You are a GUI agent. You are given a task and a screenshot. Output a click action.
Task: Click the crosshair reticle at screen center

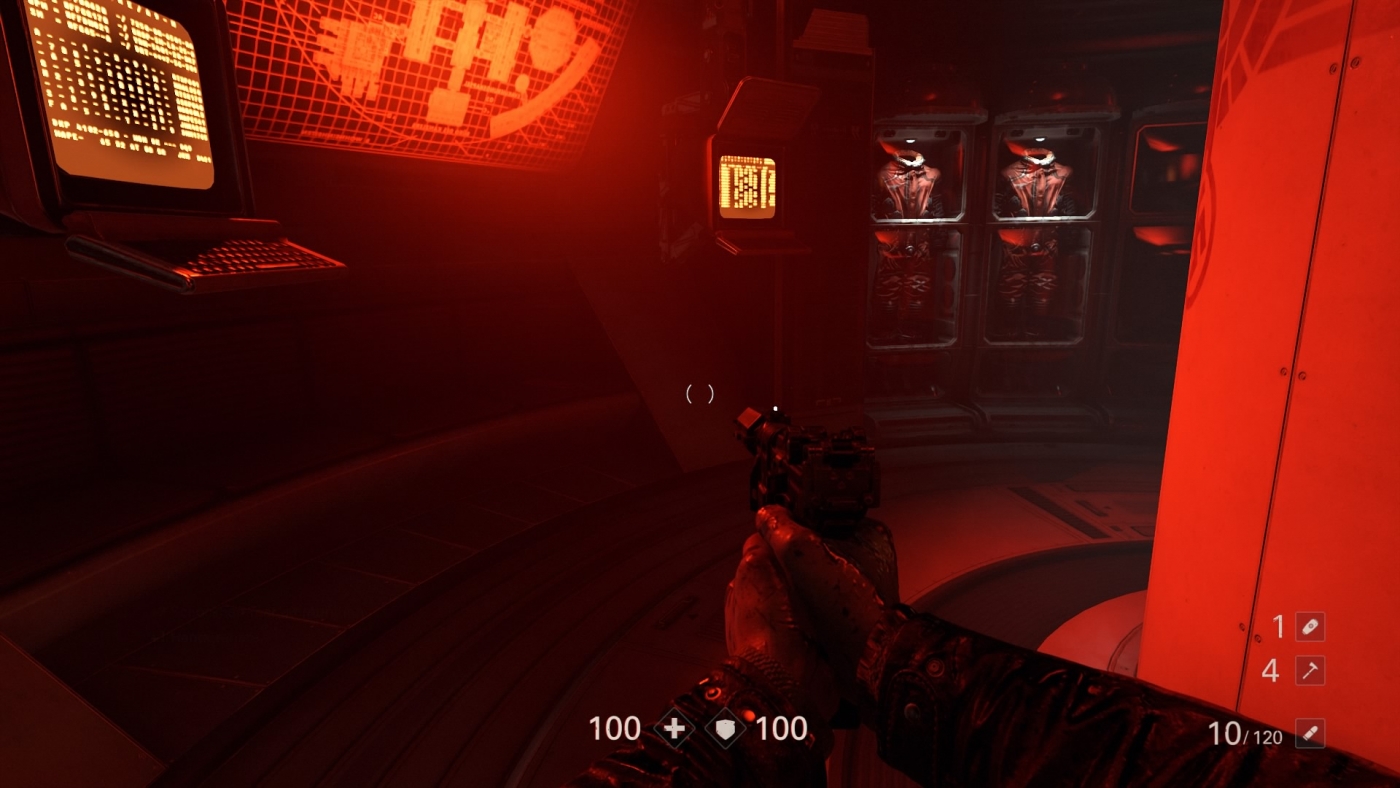coord(700,393)
